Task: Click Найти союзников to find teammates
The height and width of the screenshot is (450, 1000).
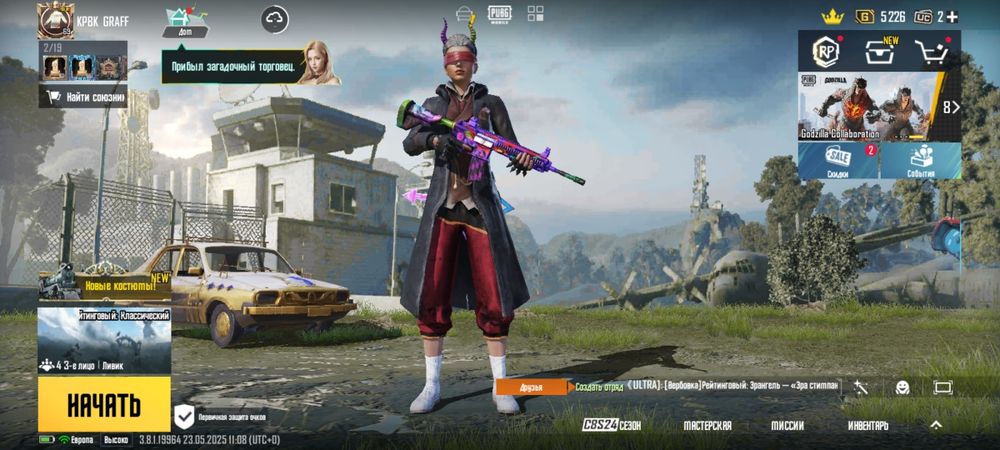Action: 84,97
